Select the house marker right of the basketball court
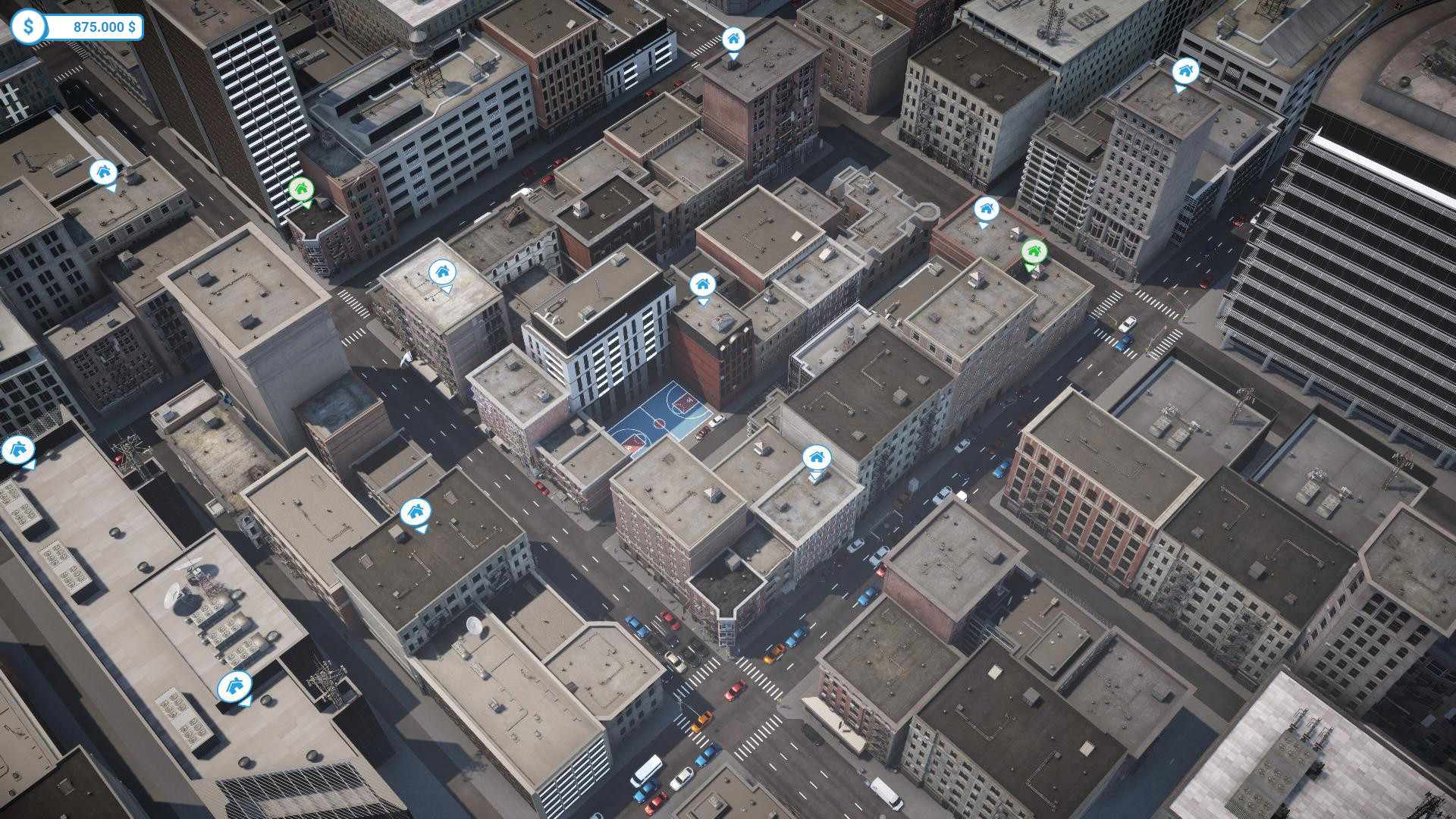The height and width of the screenshot is (819, 1456). coord(816,458)
